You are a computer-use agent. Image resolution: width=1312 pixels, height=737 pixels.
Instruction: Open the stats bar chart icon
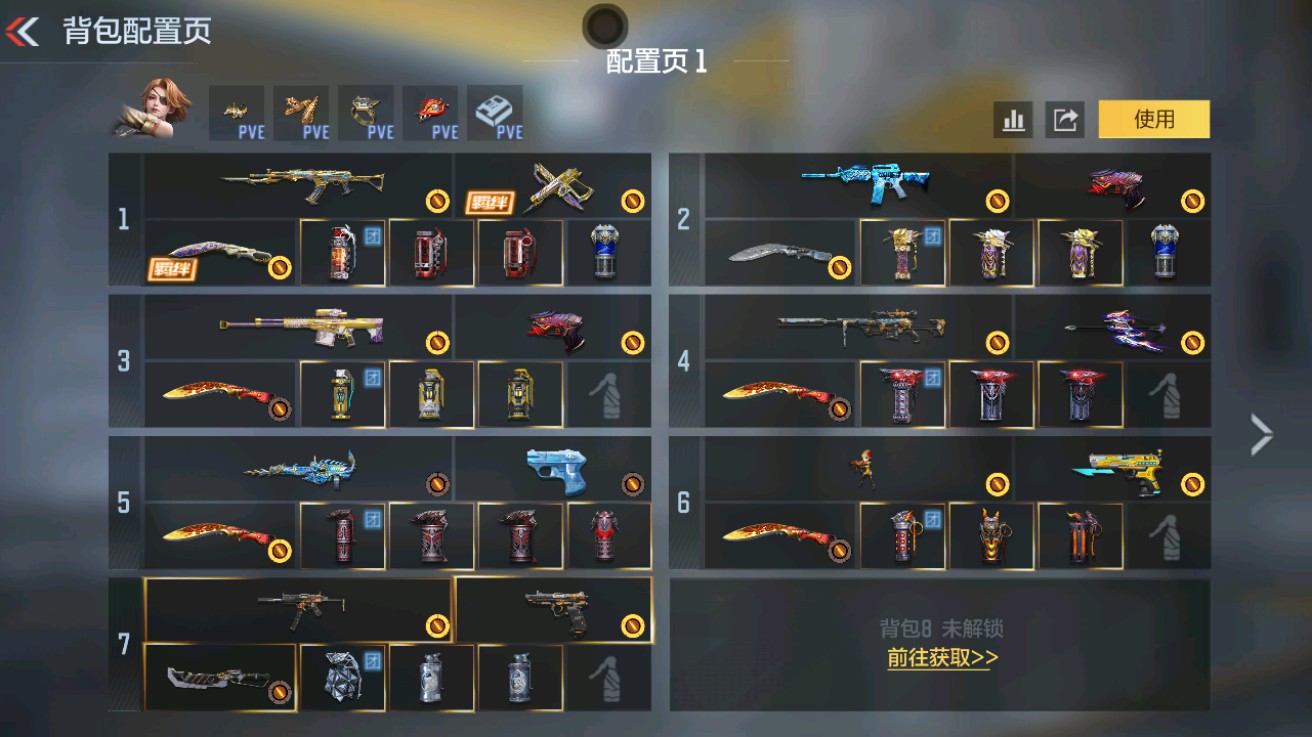tap(1014, 119)
